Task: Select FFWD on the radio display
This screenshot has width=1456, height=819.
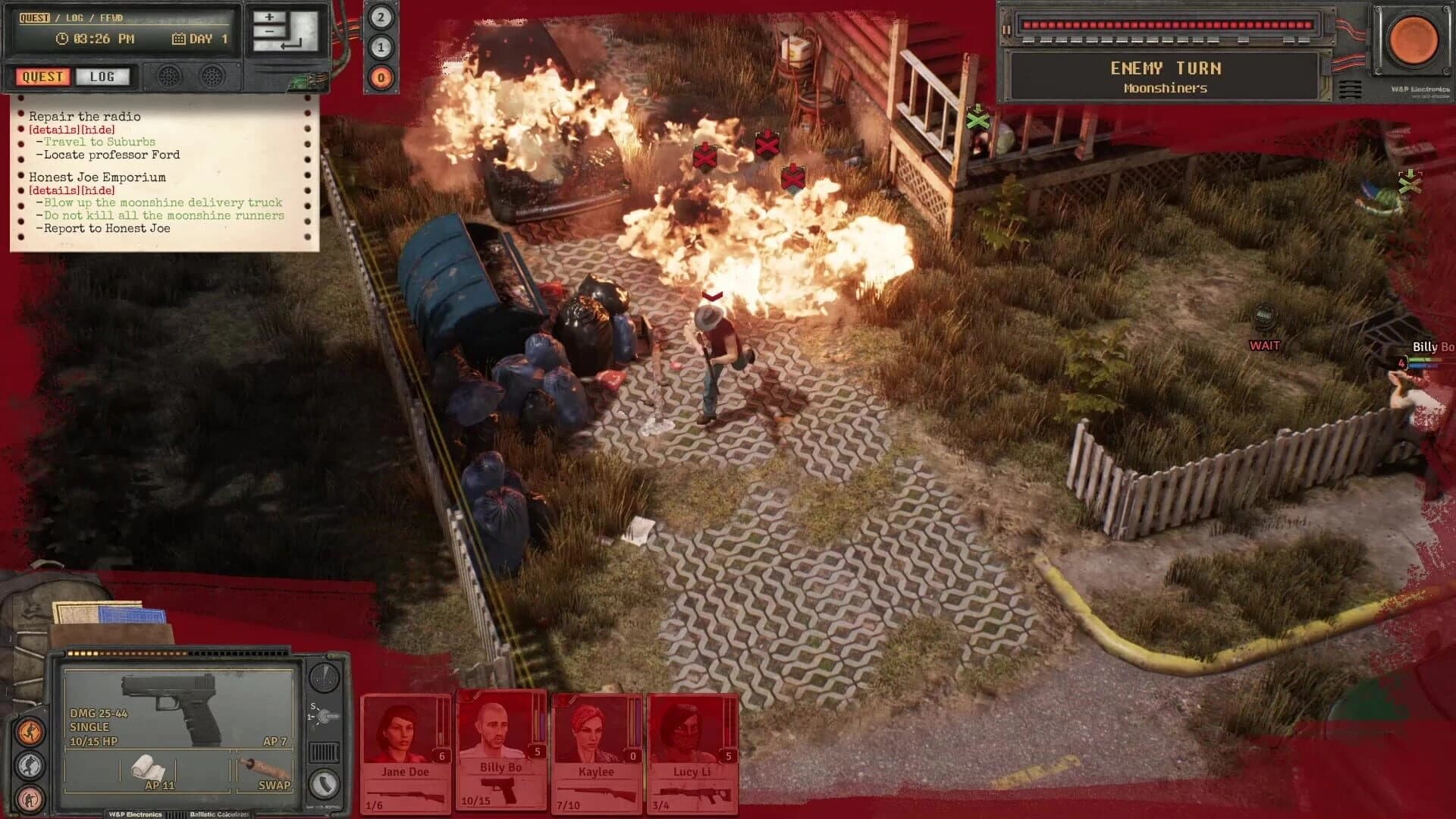Action: click(111, 18)
